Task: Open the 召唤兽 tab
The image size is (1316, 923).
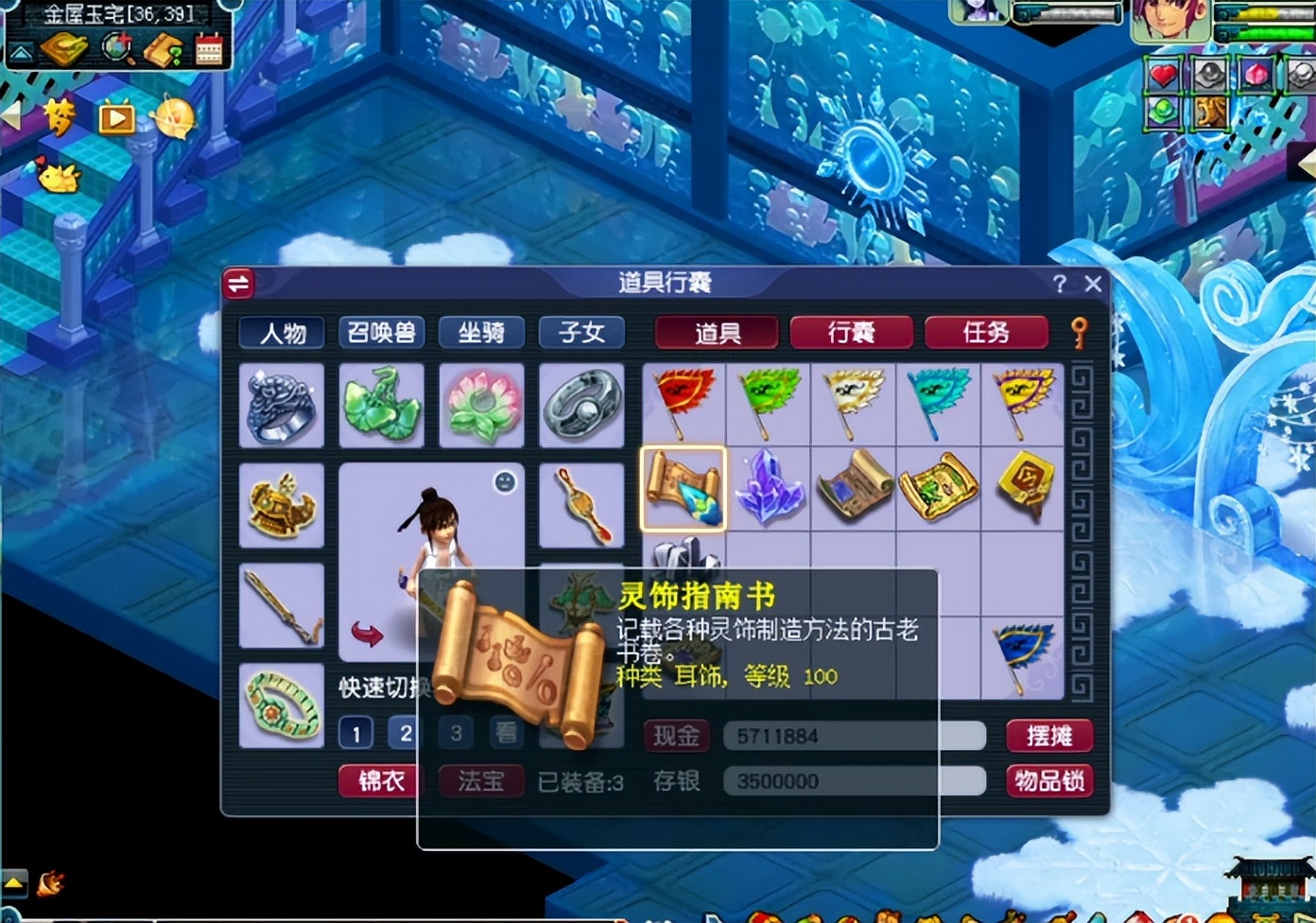Action: pyautogui.click(x=381, y=333)
